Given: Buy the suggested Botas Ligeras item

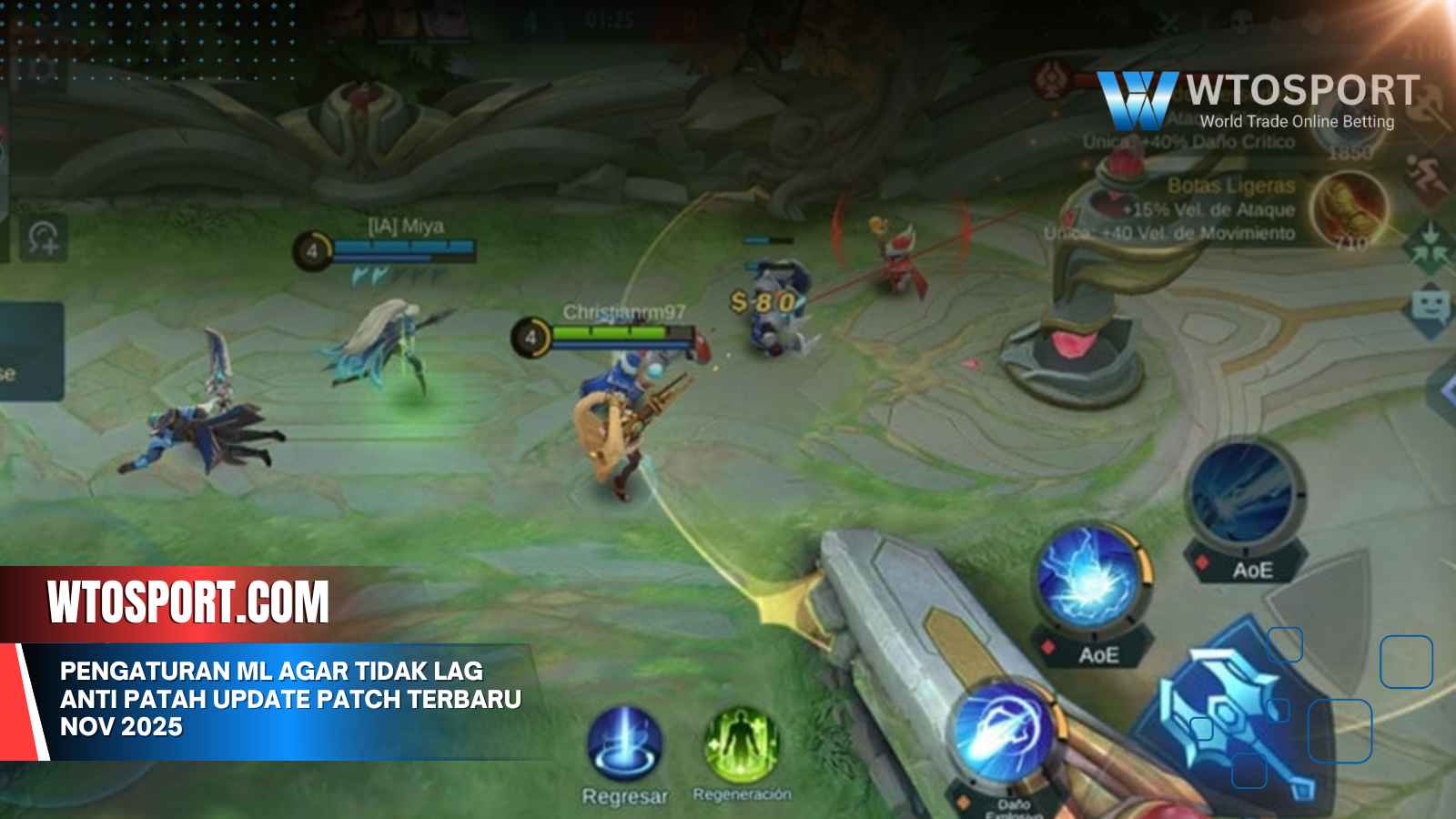Looking at the screenshot, I should (x=1350, y=208).
